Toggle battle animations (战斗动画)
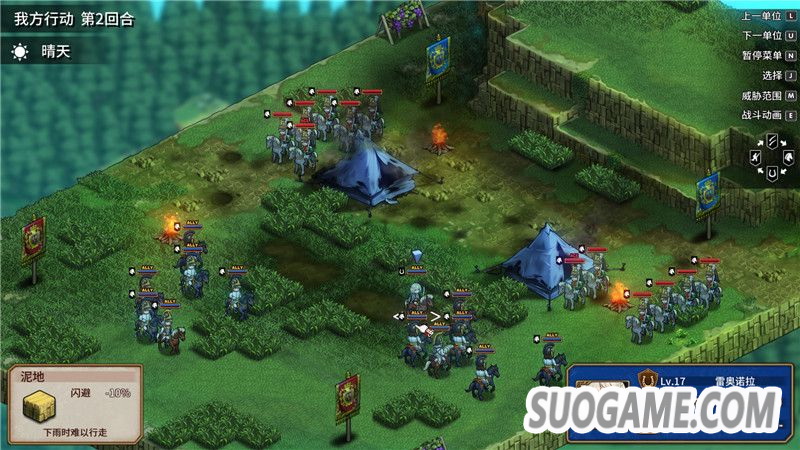800x450 pixels. pos(766,116)
